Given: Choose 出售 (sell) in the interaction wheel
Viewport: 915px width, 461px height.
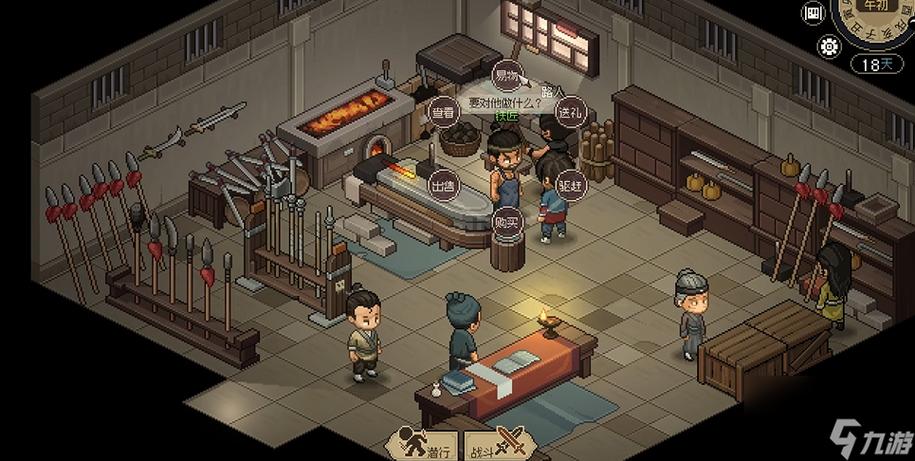Looking at the screenshot, I should click(443, 185).
